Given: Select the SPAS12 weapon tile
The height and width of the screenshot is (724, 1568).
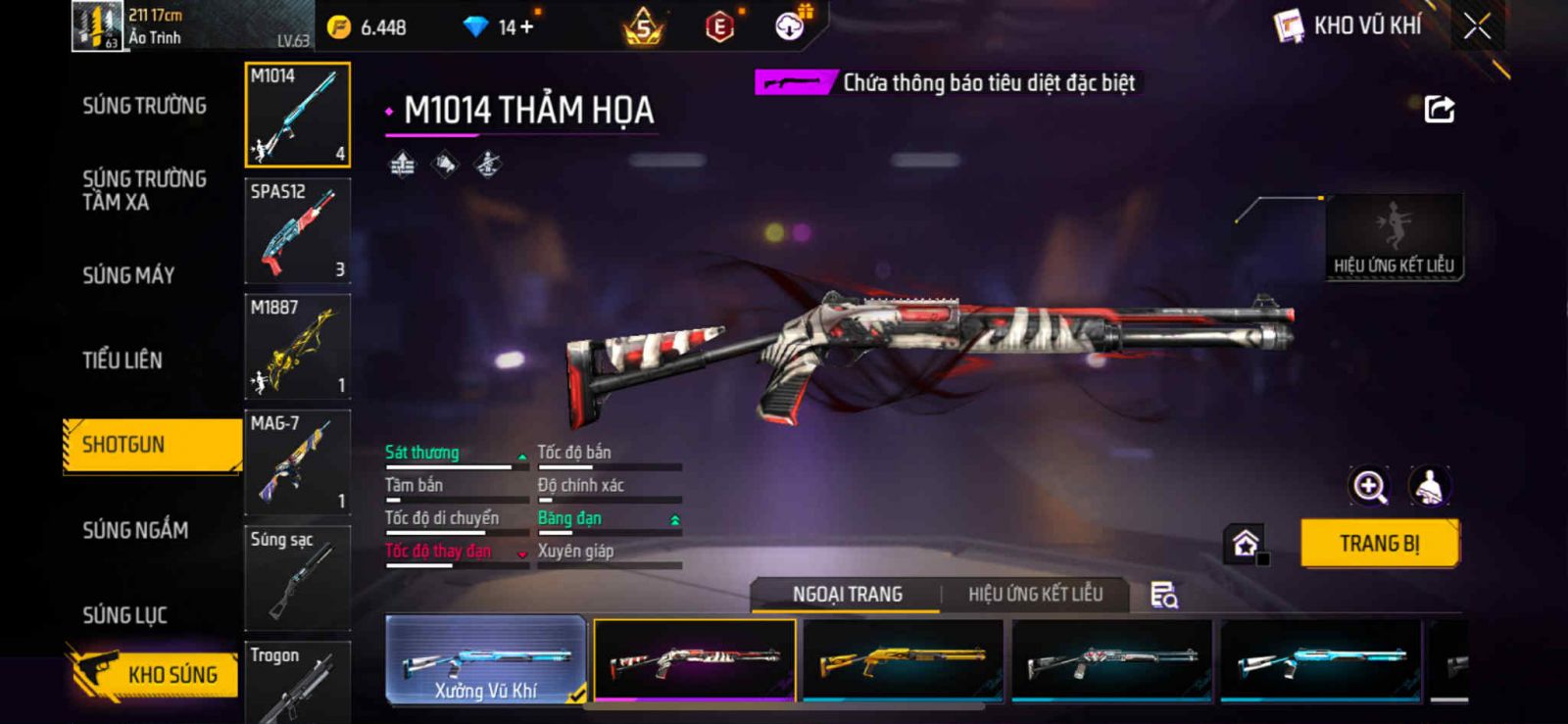Looking at the screenshot, I should click(297, 231).
